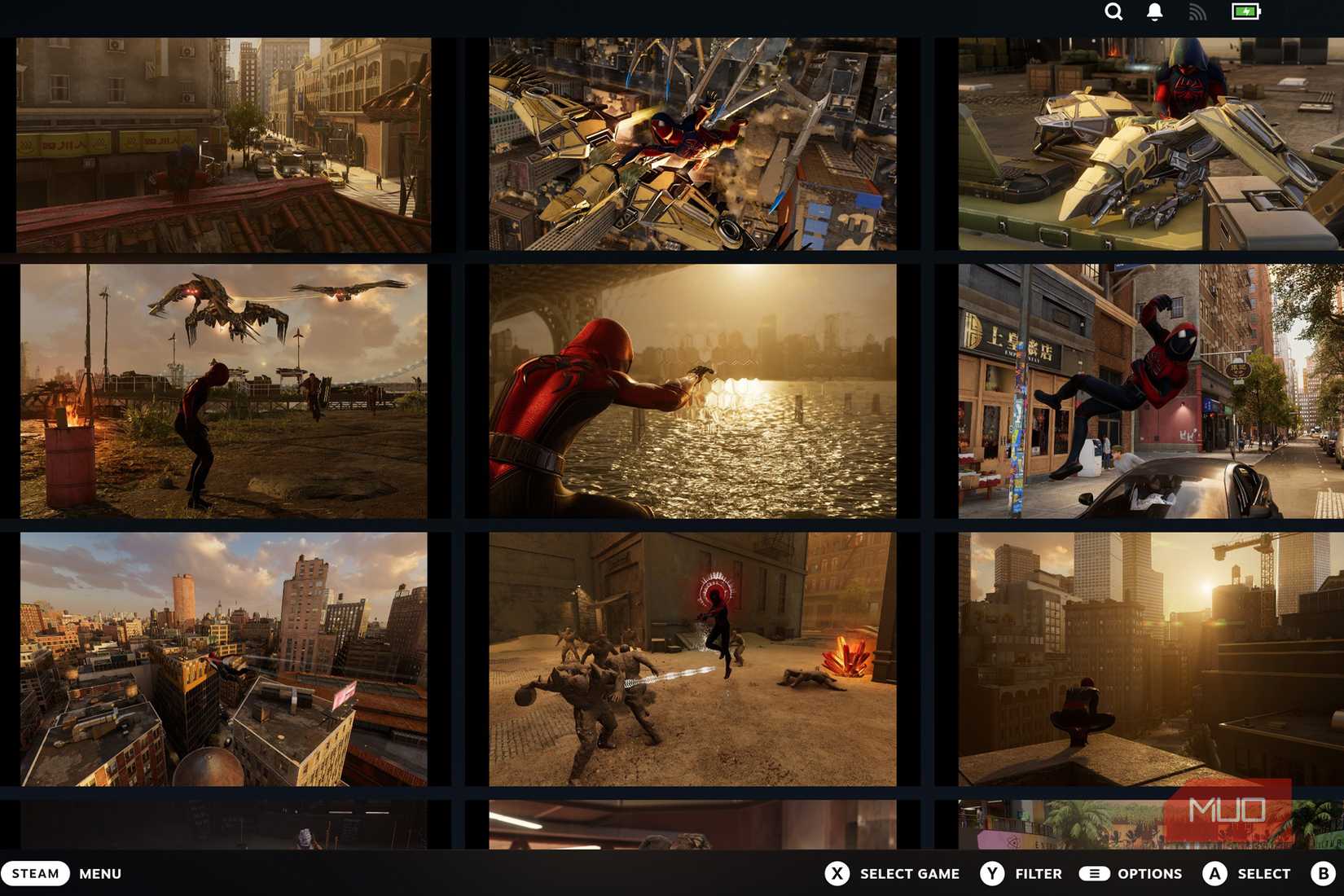Click the FILTER label

[x=1037, y=873]
